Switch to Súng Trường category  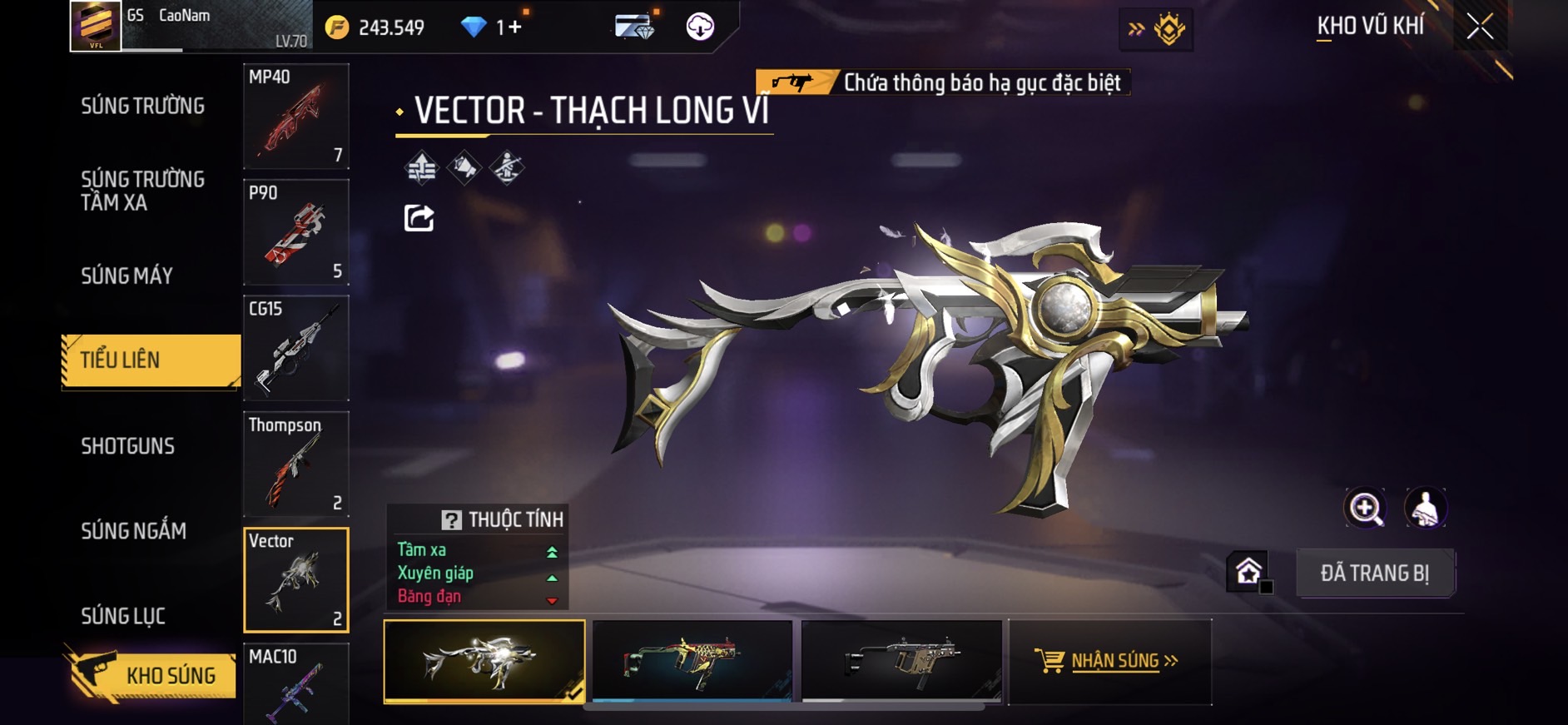tap(142, 106)
